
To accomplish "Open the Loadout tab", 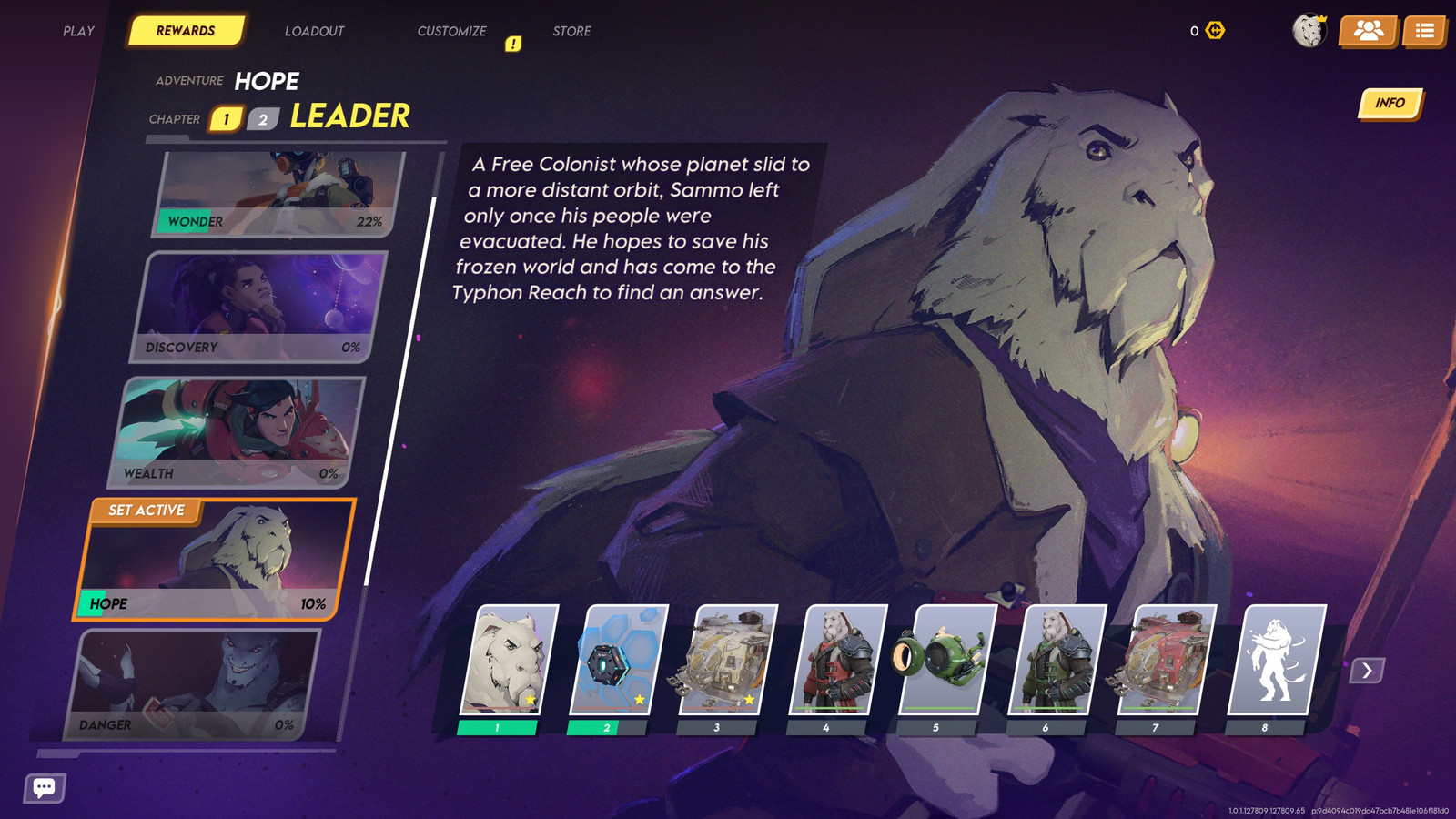I will (x=314, y=31).
